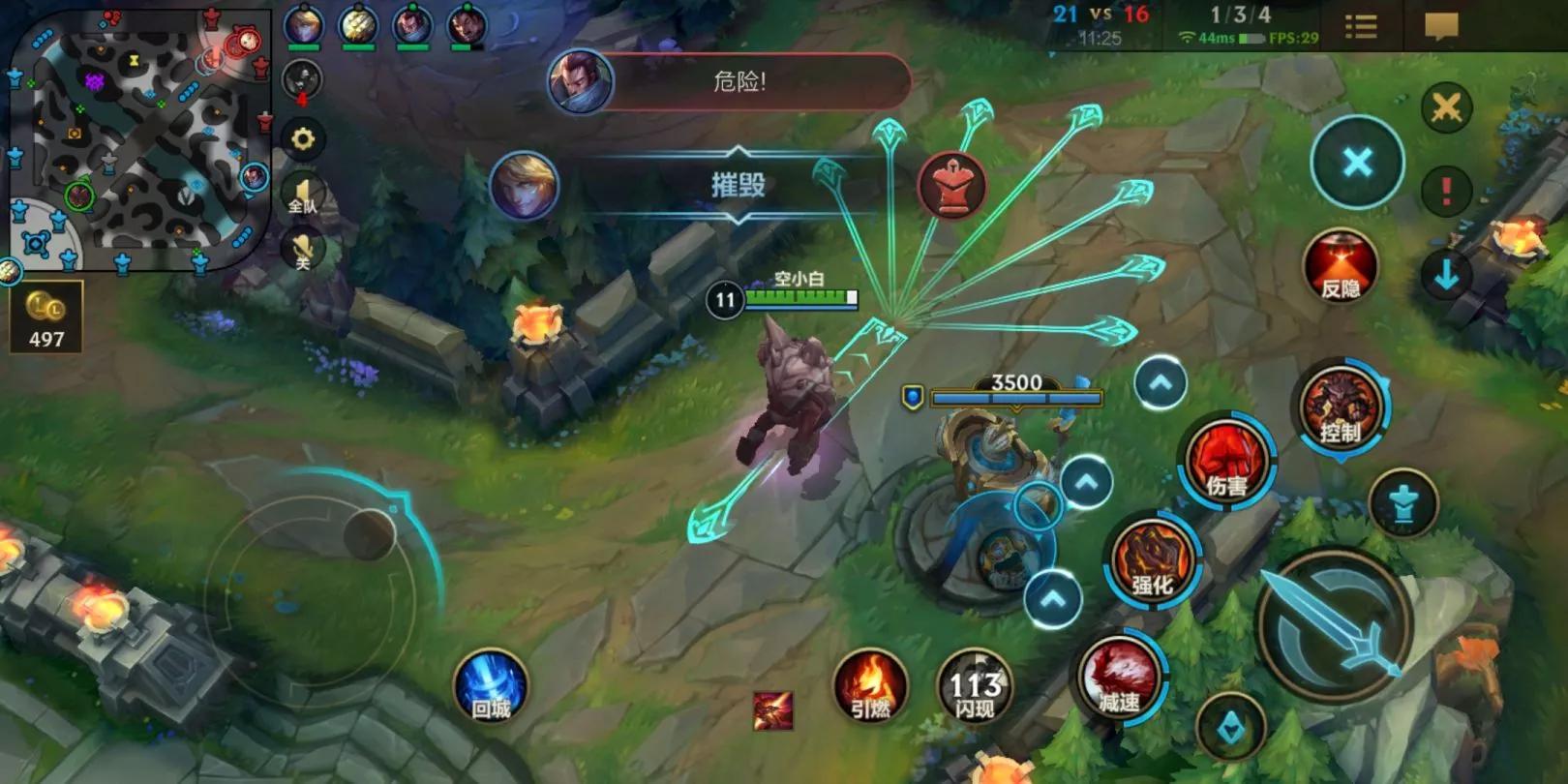Activate the 回城 recall ability
This screenshot has width=1568, height=784.
pos(491,688)
